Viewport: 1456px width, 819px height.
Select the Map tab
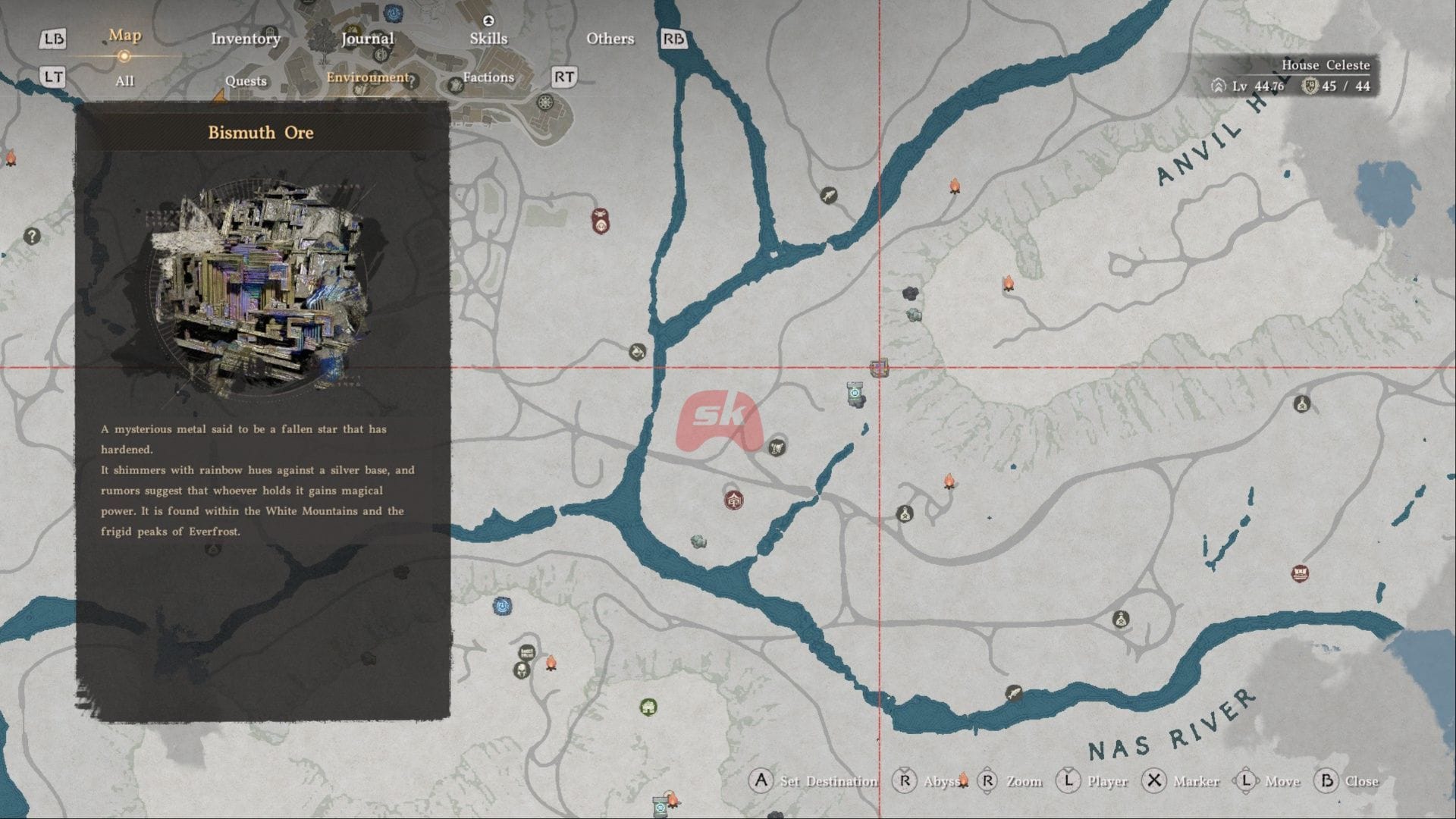coord(124,36)
